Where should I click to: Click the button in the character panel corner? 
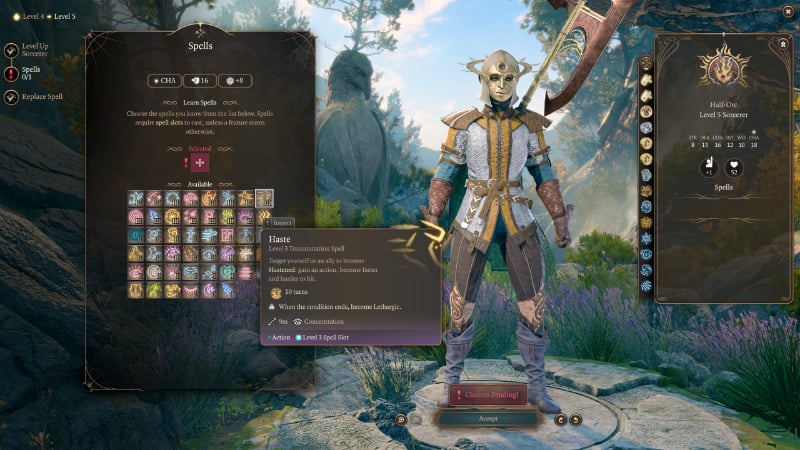(x=783, y=43)
